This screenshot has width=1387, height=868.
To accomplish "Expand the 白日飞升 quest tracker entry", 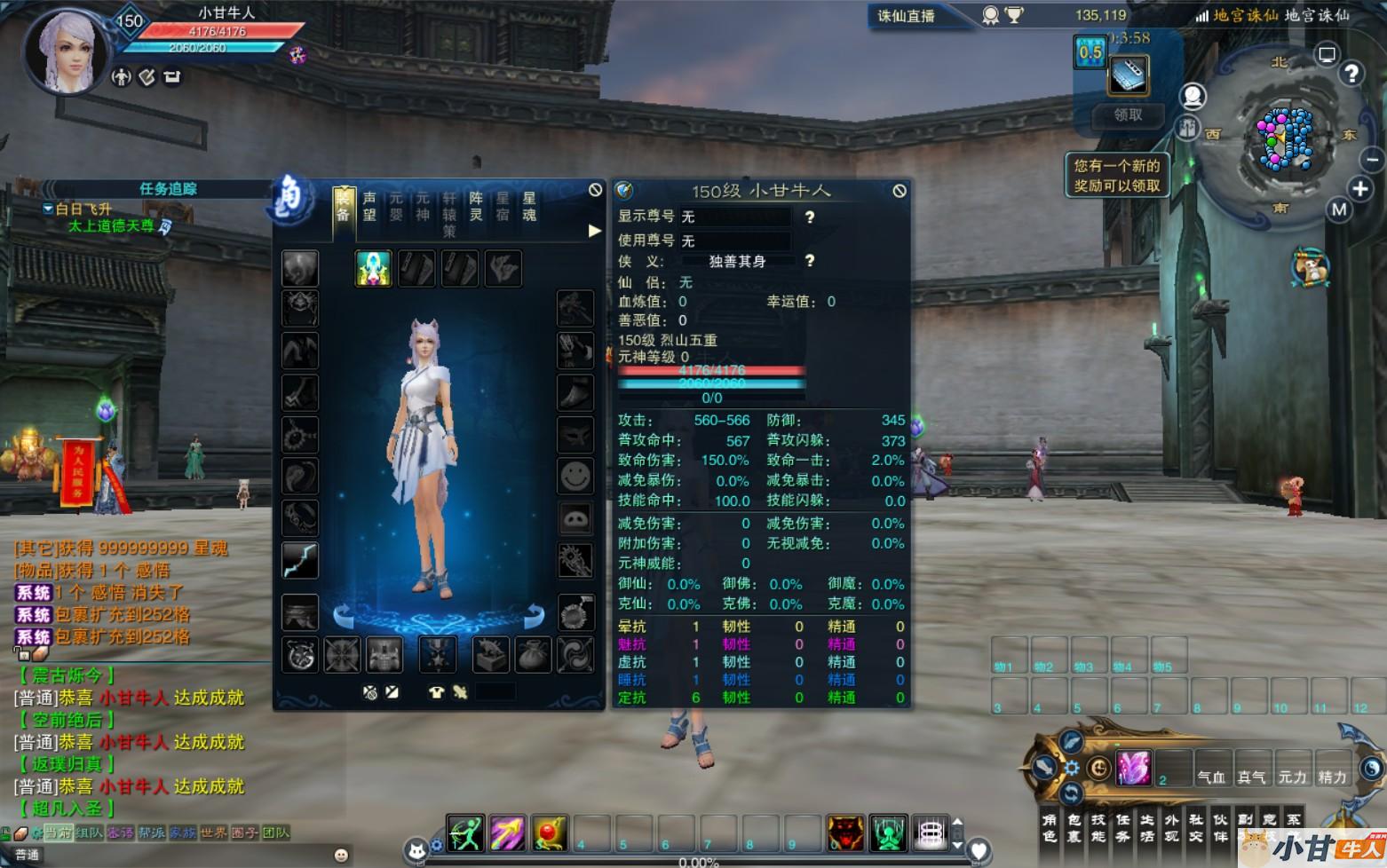I will point(48,209).
